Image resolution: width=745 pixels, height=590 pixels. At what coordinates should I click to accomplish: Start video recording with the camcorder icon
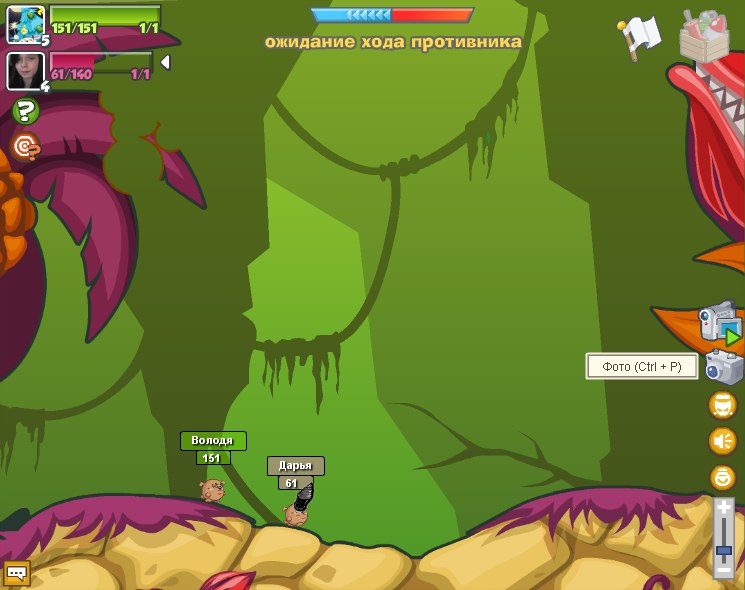(x=719, y=322)
